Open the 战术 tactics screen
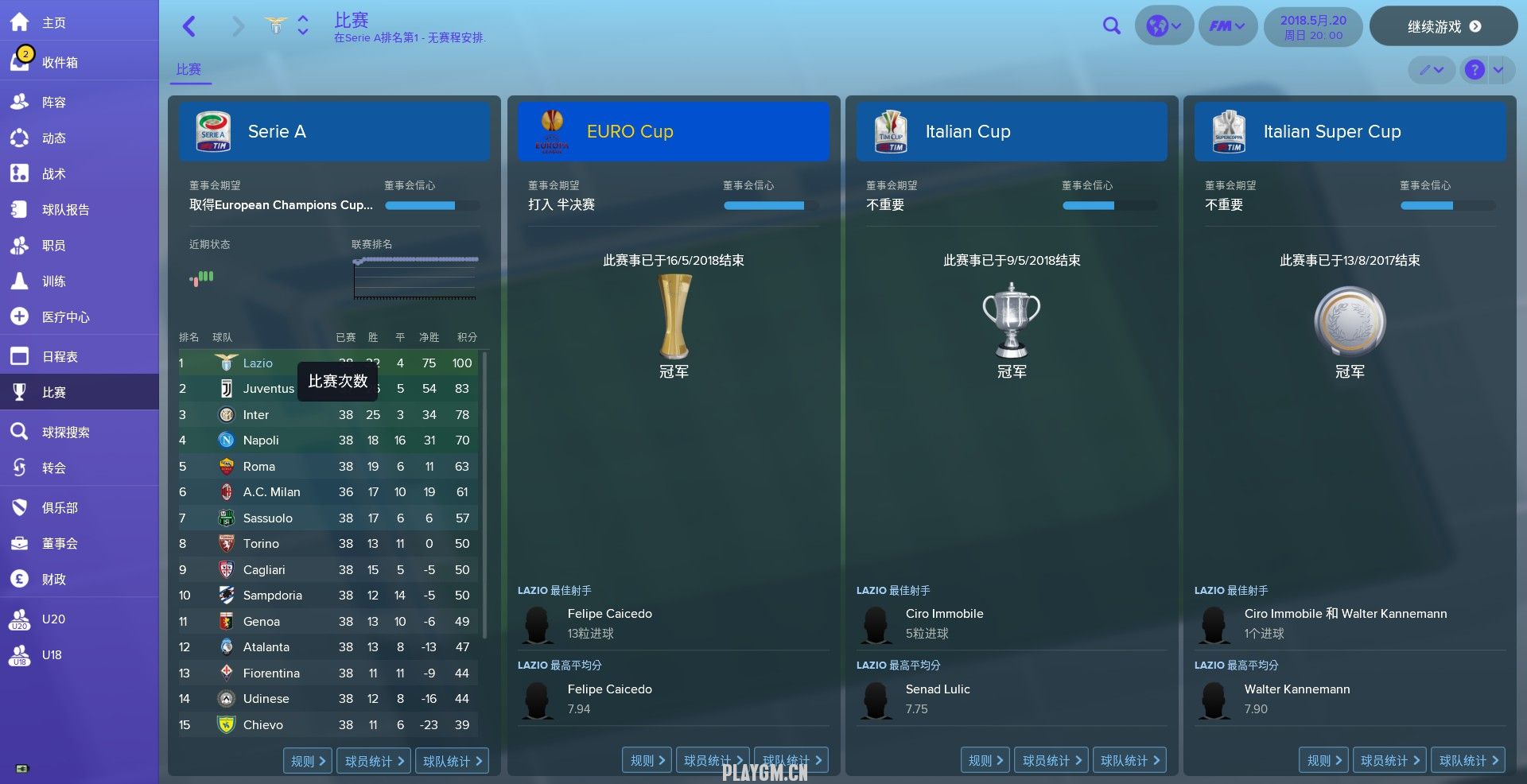The image size is (1527, 784). click(53, 173)
